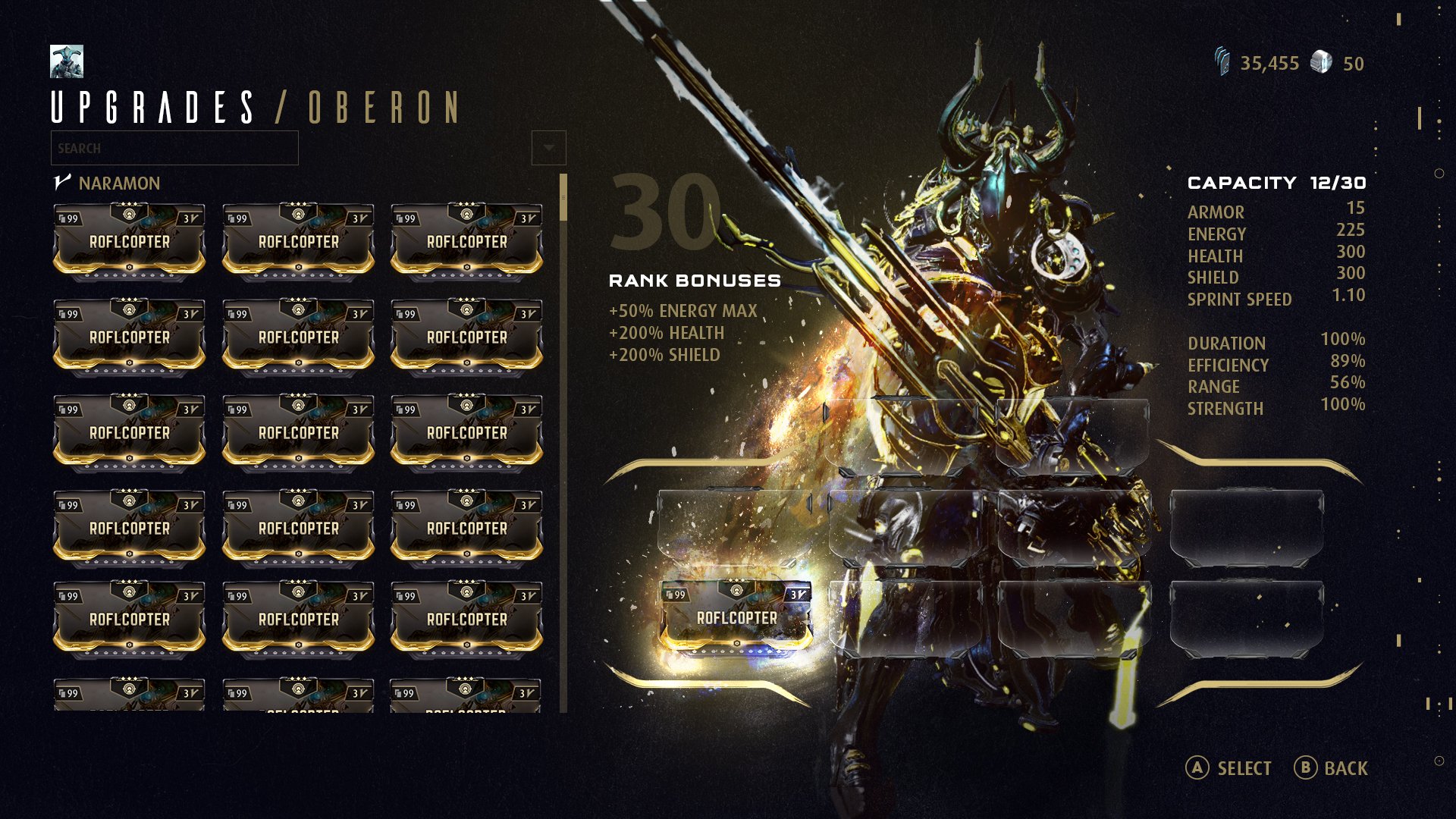Click the scrollbar beside the mod grid

[x=563, y=197]
